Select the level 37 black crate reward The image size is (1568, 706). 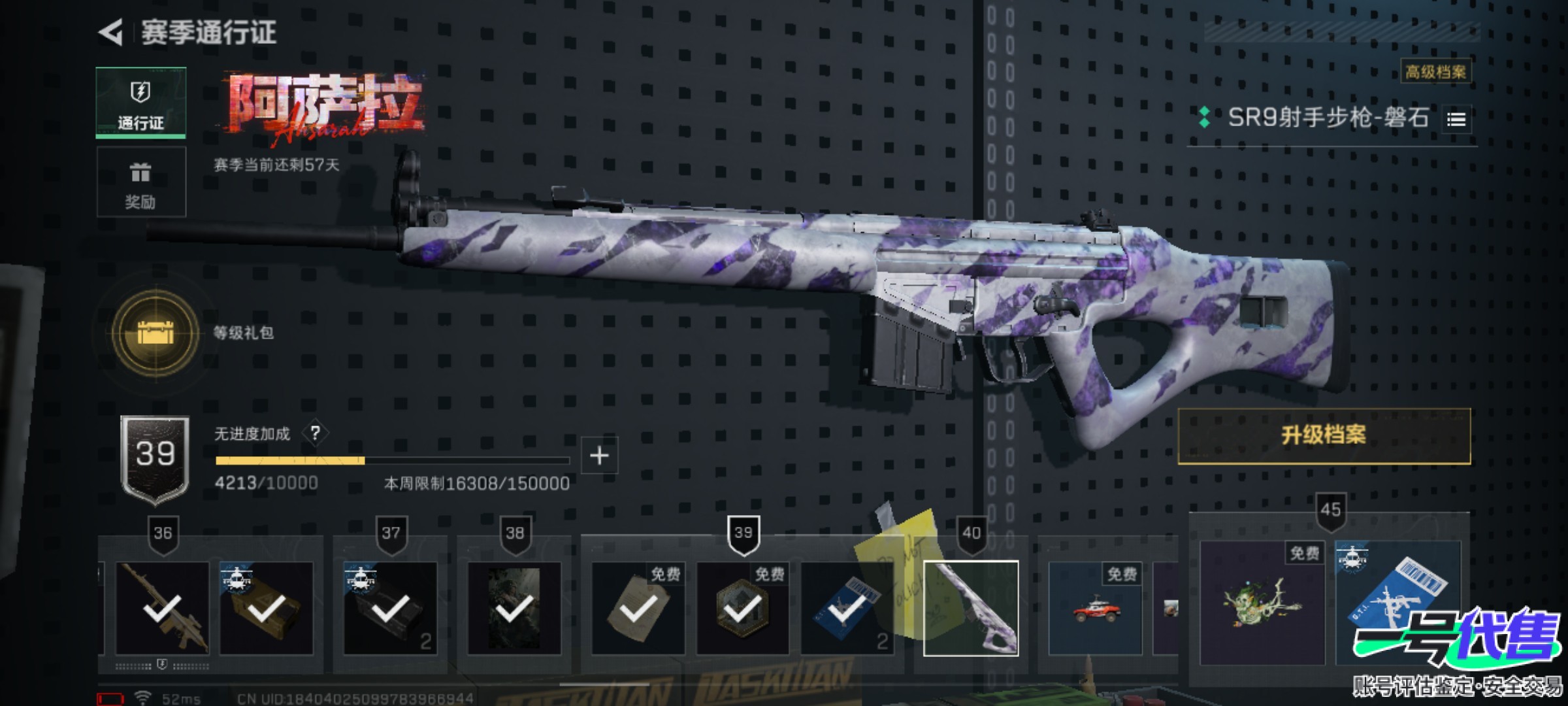390,609
